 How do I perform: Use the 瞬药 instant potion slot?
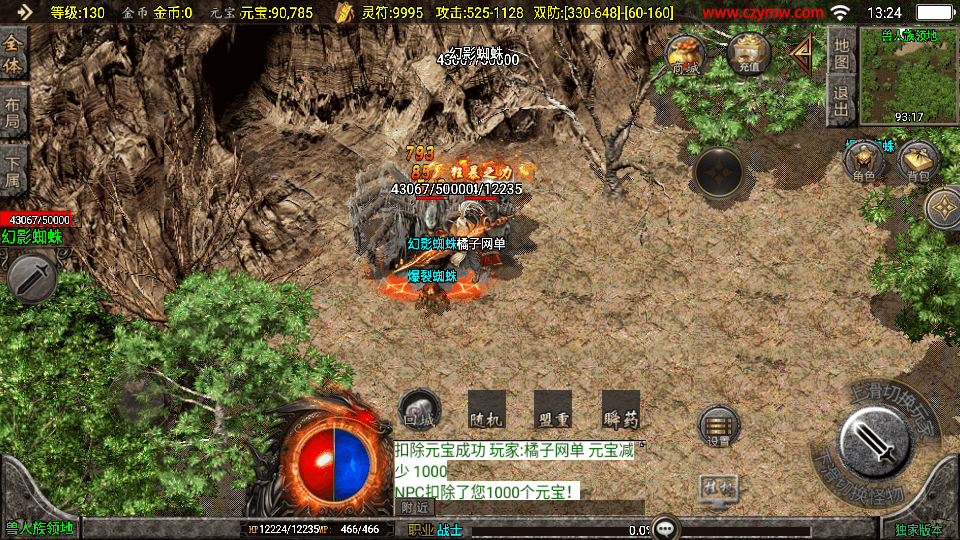[620, 409]
